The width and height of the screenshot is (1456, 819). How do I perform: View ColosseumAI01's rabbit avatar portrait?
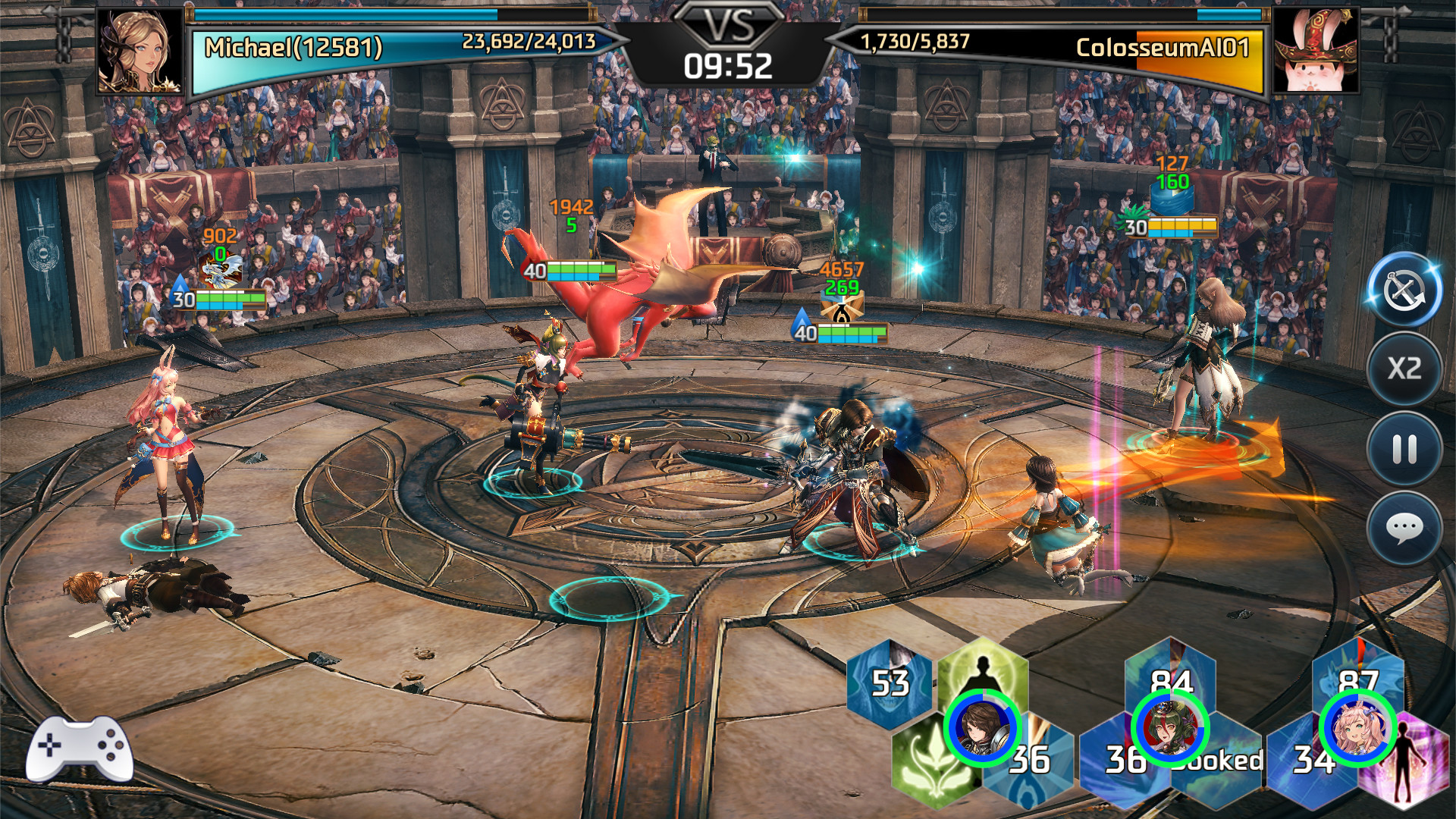pyautogui.click(x=1315, y=52)
